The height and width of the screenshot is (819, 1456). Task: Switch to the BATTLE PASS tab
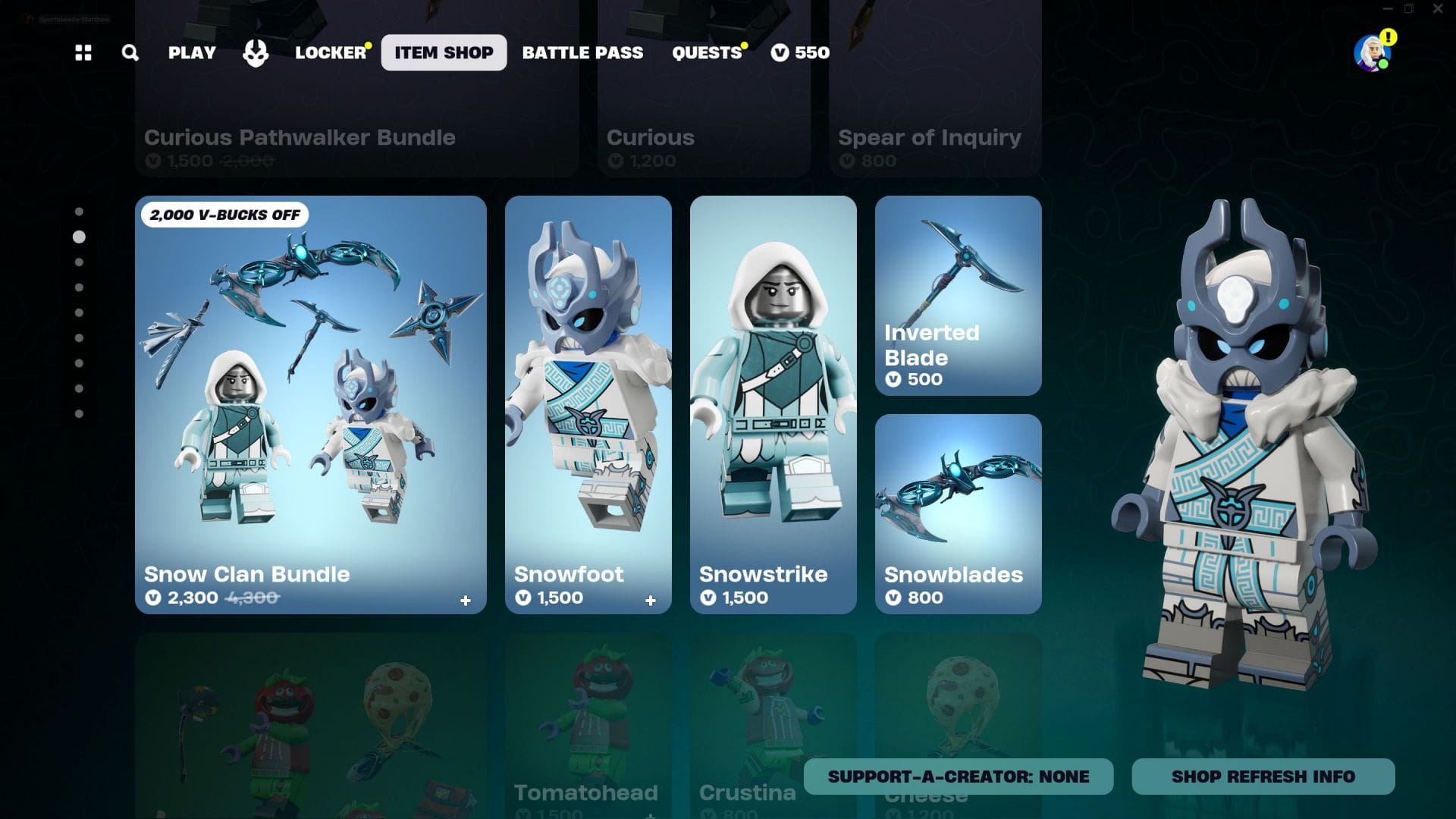point(582,52)
